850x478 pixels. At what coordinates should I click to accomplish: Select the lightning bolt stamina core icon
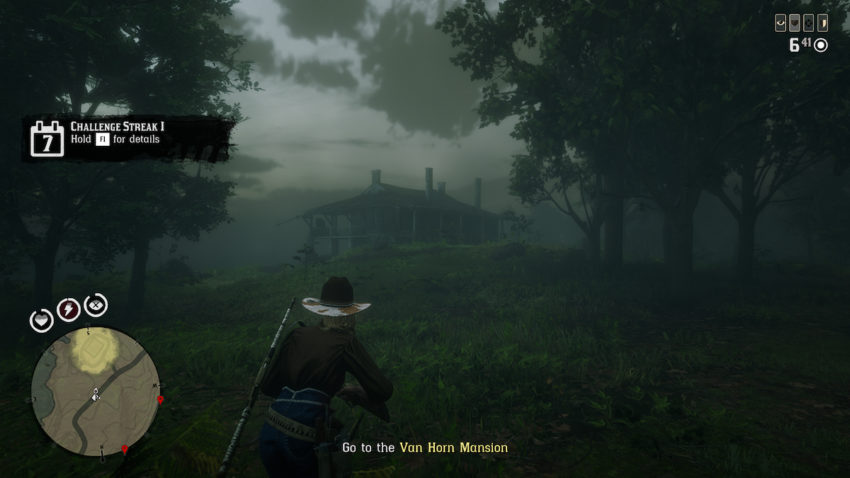pyautogui.click(x=69, y=310)
